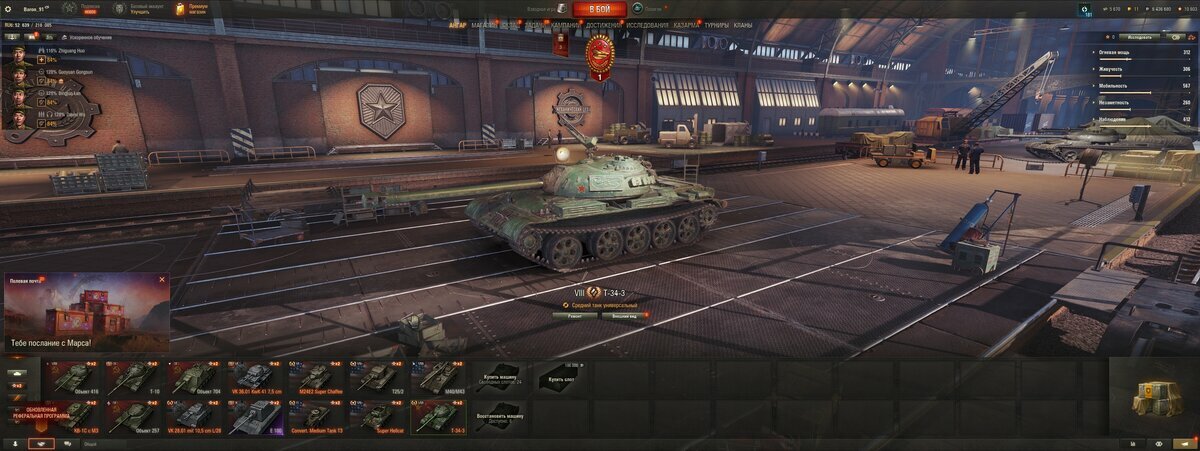Viewport: 1200px width, 451px height.
Task: Start a battle with the В БОЙ button
Action: click(x=600, y=9)
